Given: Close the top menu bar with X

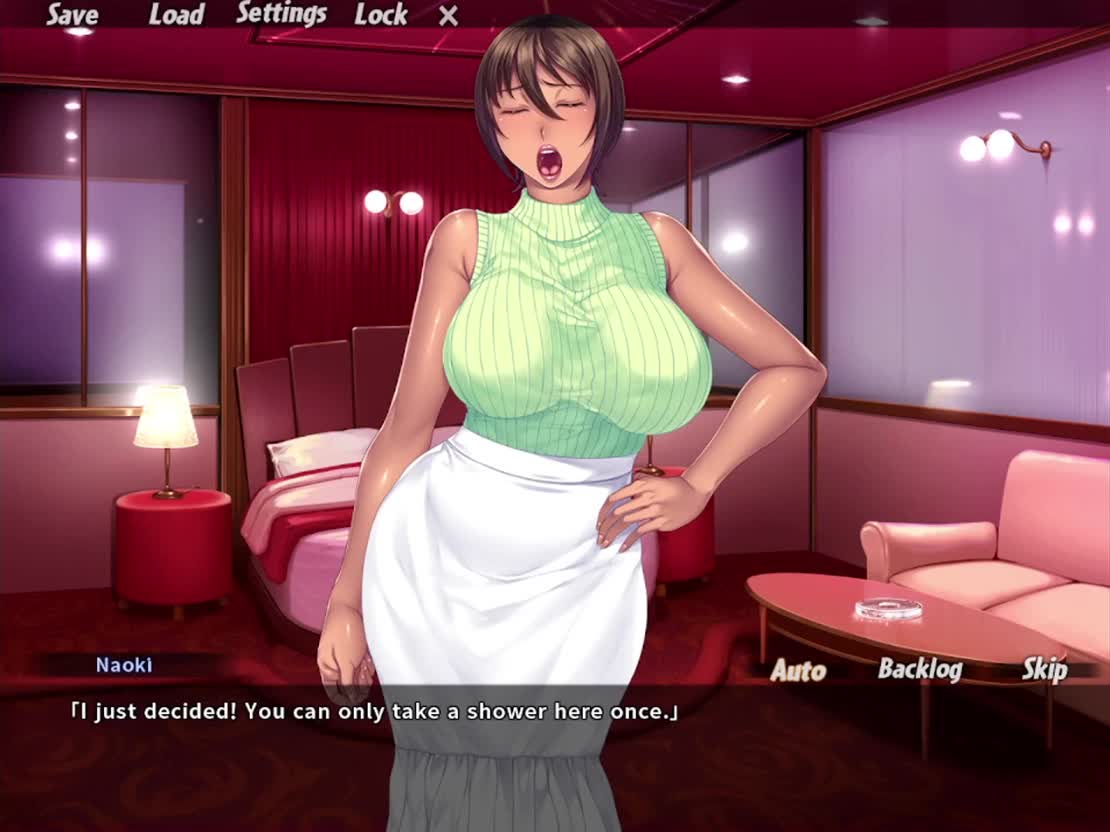Looking at the screenshot, I should (449, 16).
